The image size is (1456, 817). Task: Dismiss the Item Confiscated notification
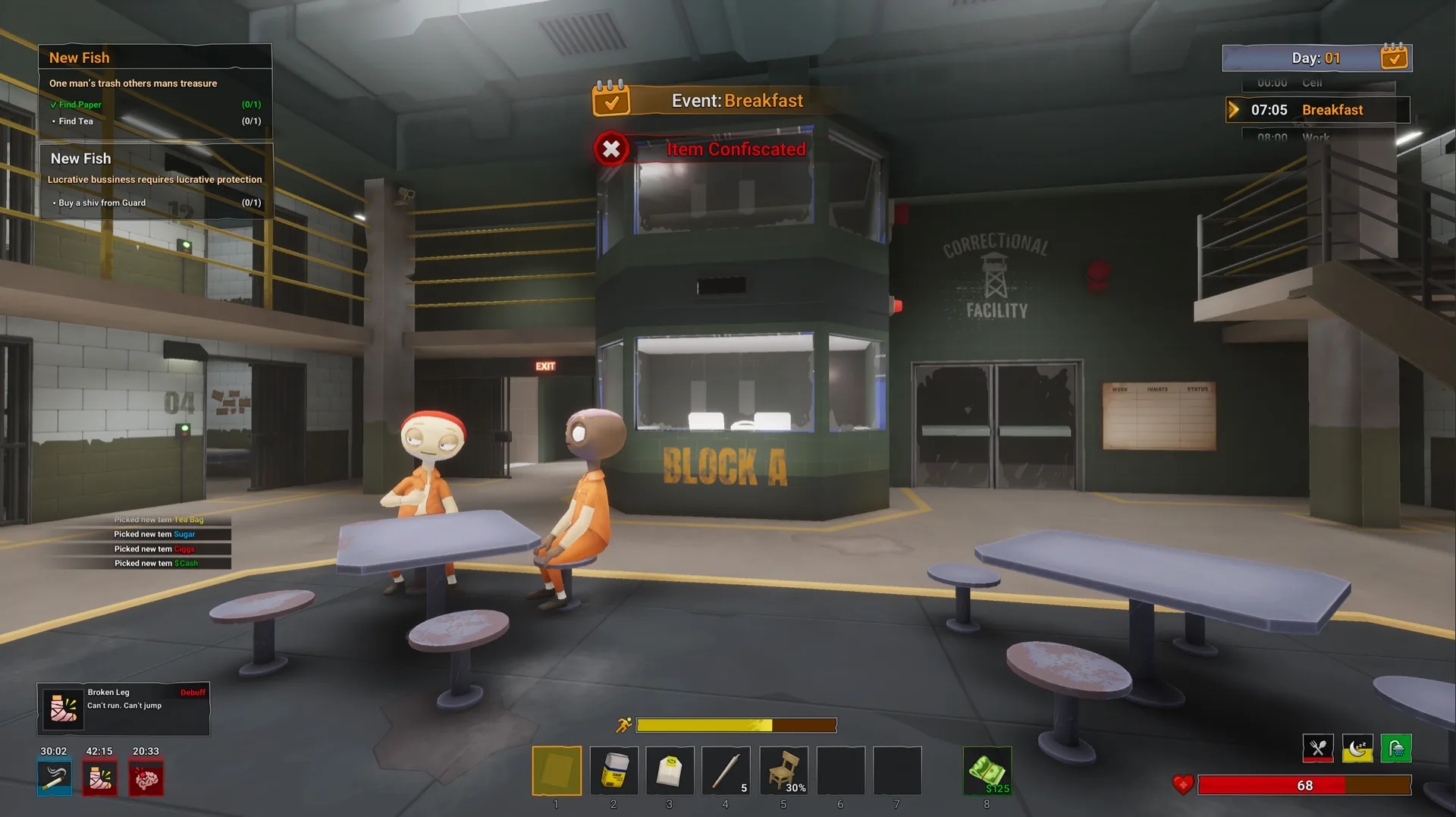tap(611, 149)
